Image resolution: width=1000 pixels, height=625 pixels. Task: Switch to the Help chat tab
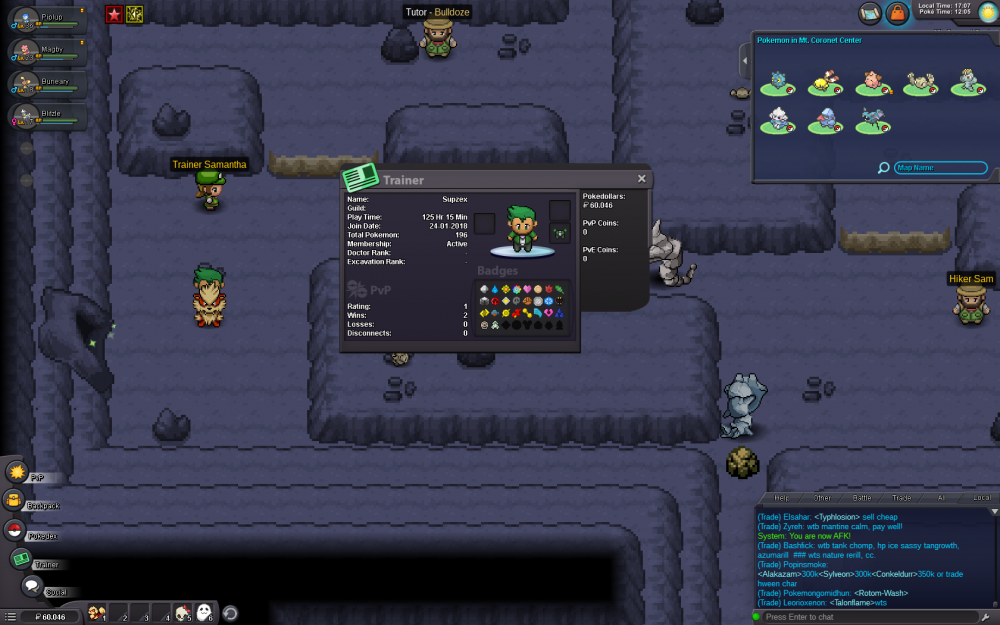pyautogui.click(x=782, y=497)
